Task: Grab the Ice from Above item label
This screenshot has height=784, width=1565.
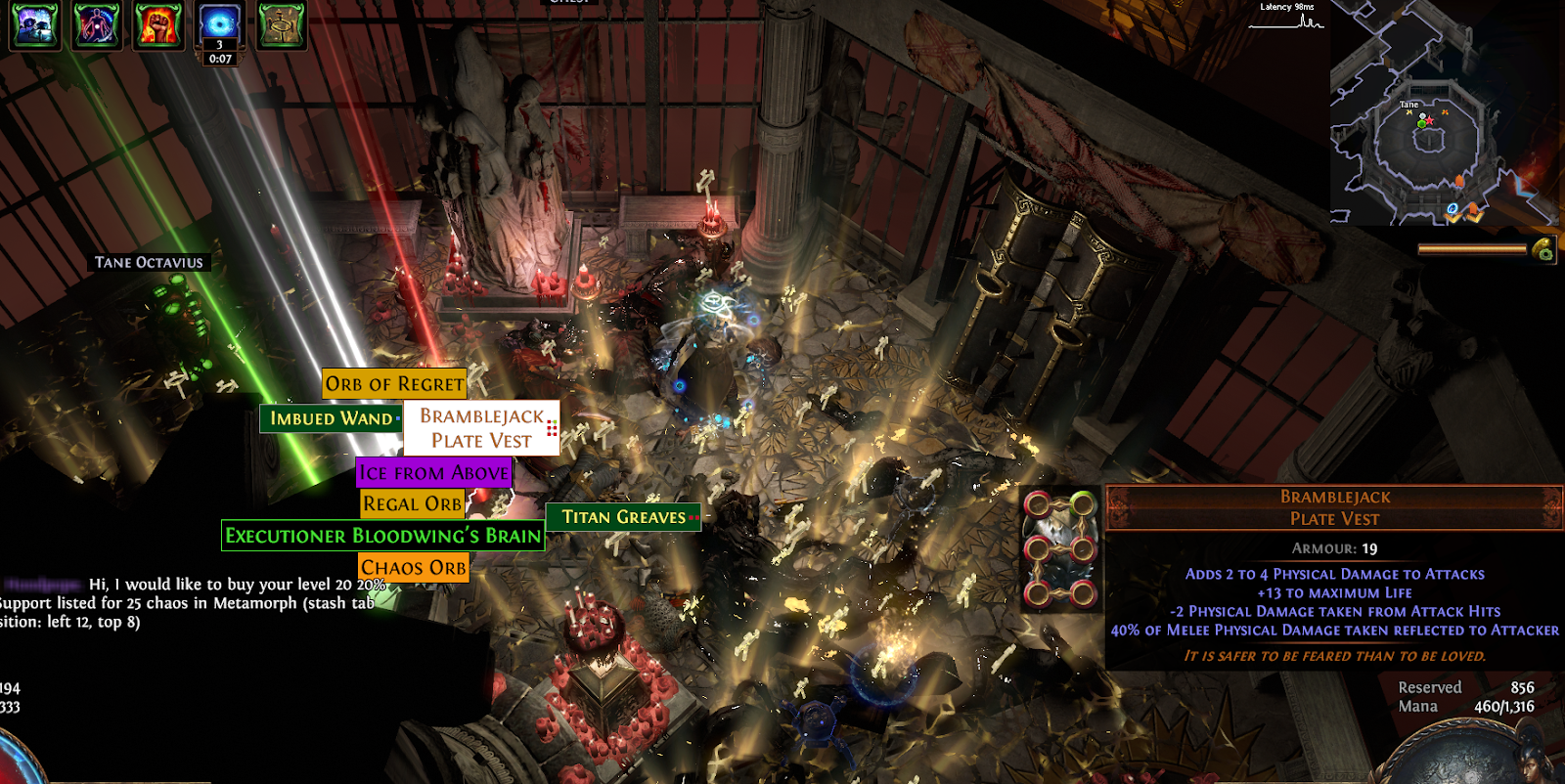Action: pyautogui.click(x=433, y=473)
